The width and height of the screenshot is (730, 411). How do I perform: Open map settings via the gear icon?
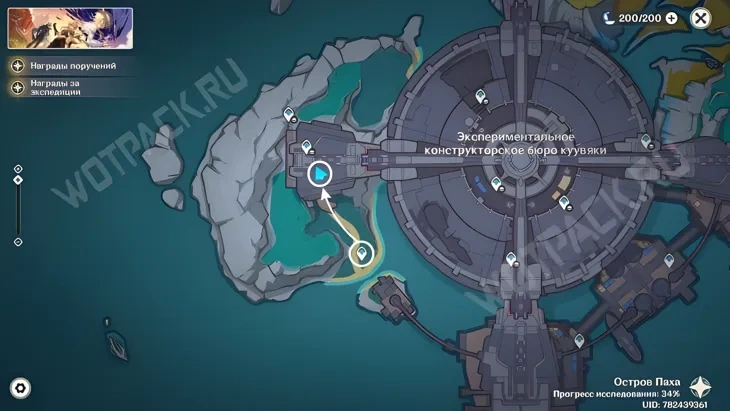[x=19, y=389]
